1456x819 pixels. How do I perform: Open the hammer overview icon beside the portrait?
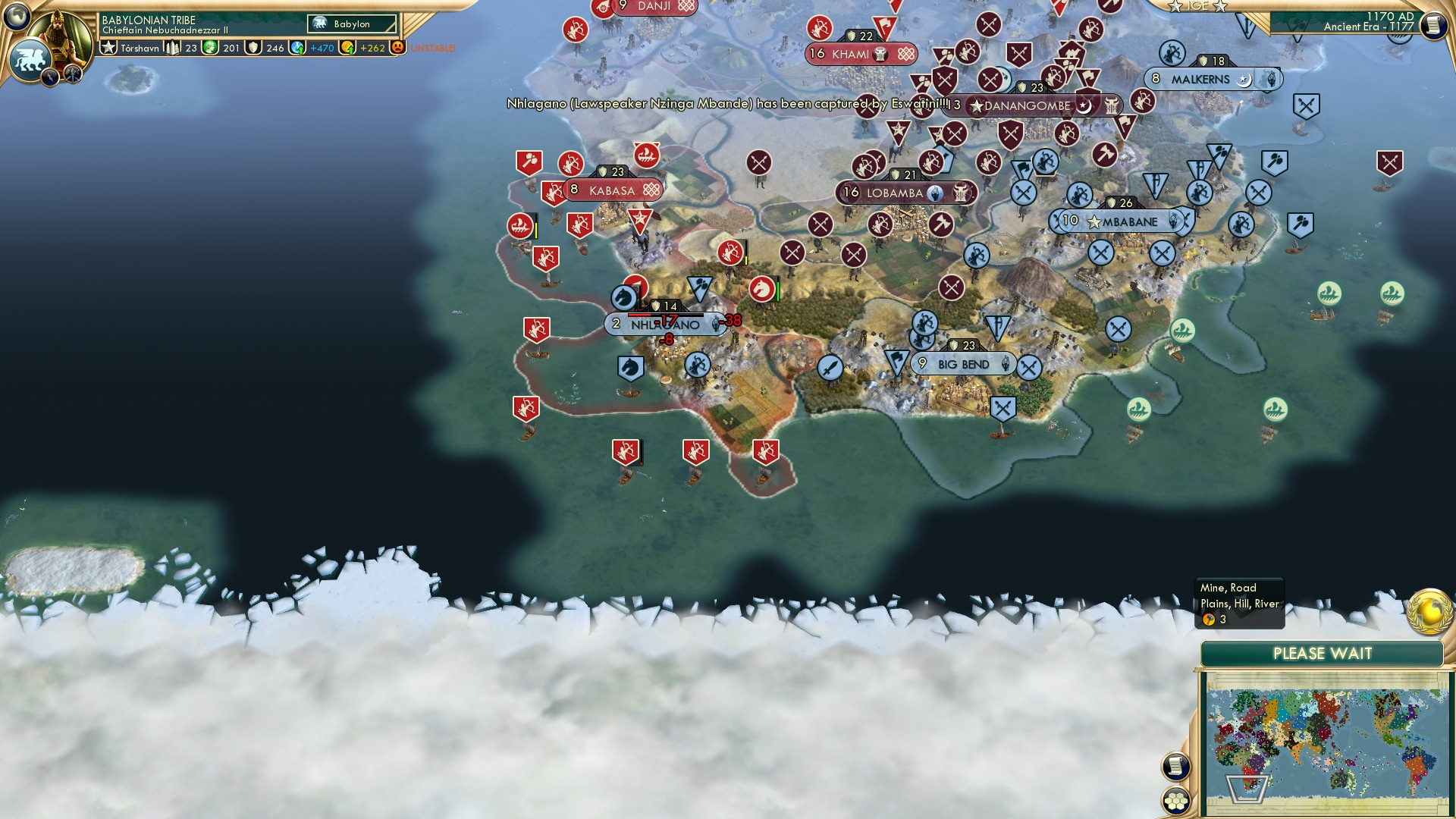pos(73,74)
